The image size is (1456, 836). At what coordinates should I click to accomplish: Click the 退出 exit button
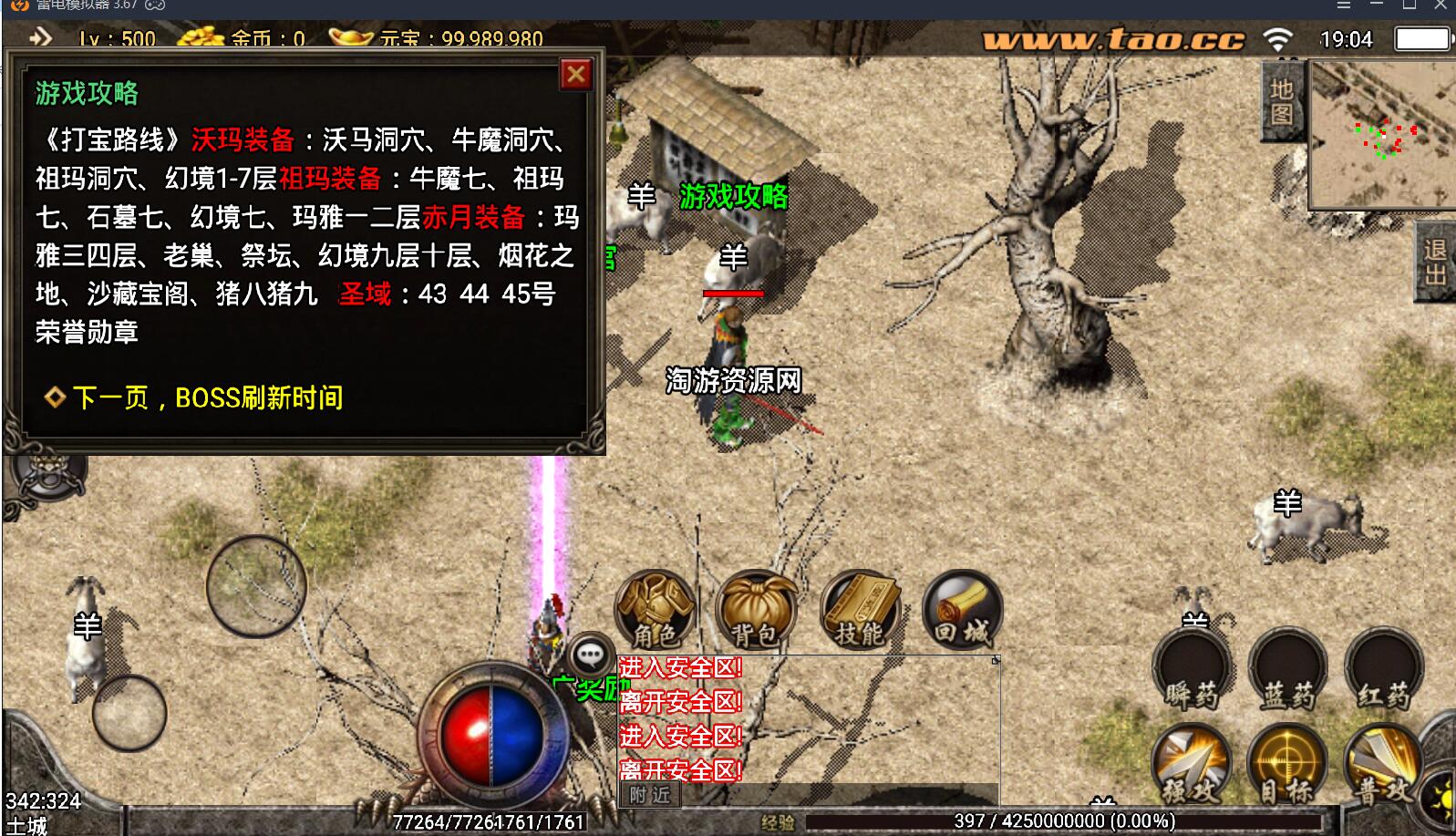(x=1436, y=263)
